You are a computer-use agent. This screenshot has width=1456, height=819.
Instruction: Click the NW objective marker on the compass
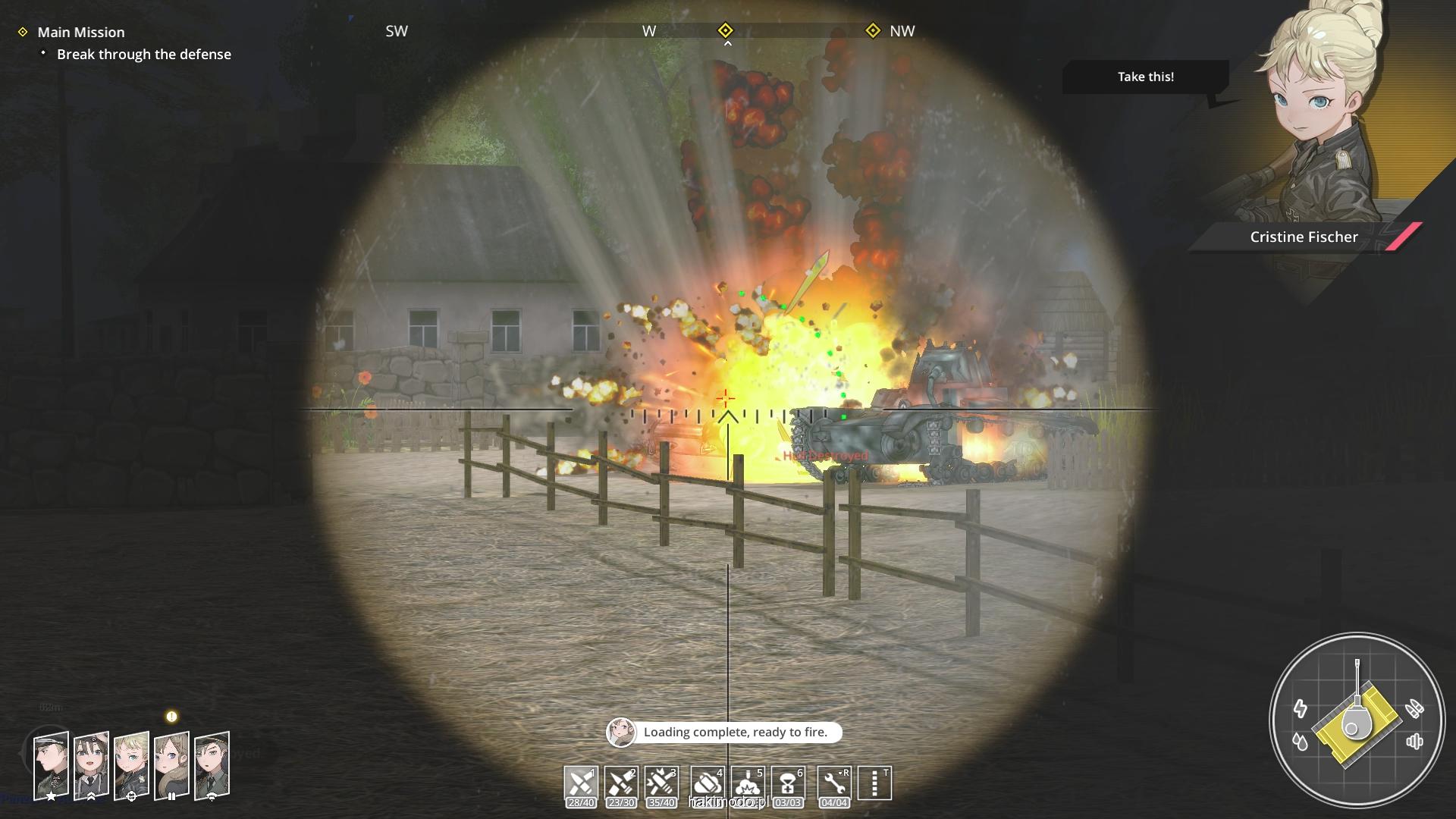point(873,30)
